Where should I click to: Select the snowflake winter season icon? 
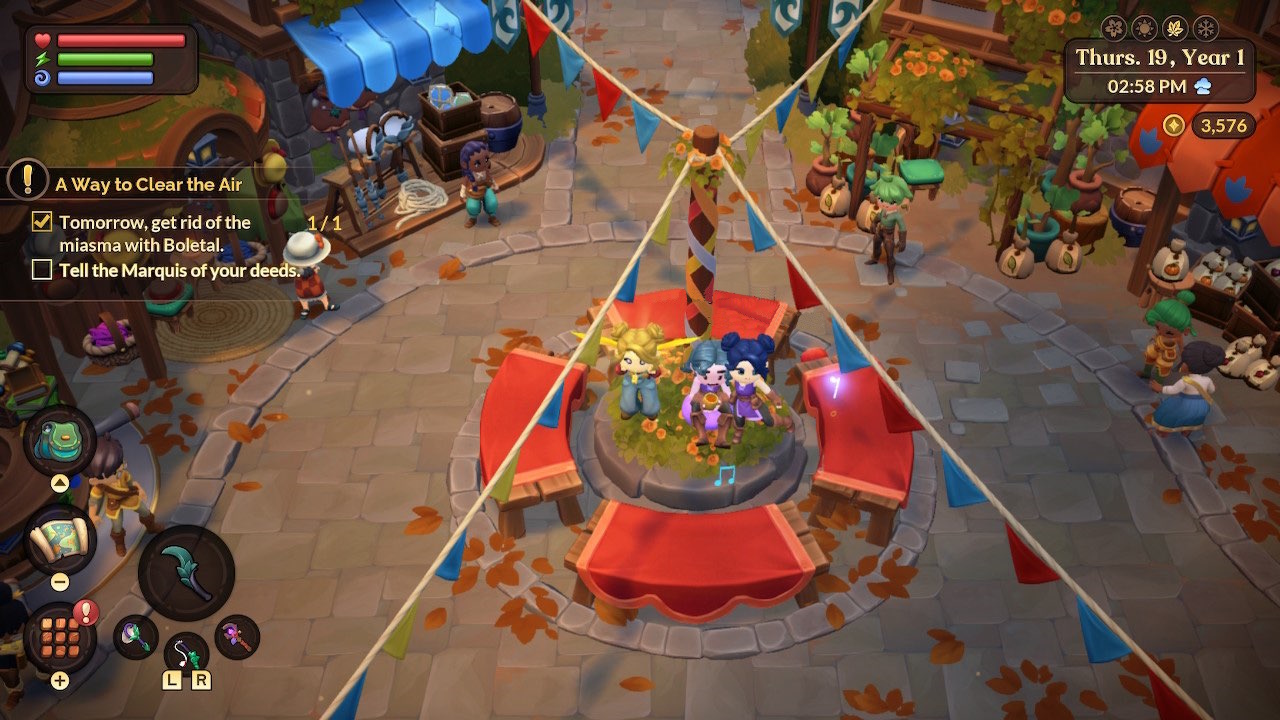point(1205,27)
